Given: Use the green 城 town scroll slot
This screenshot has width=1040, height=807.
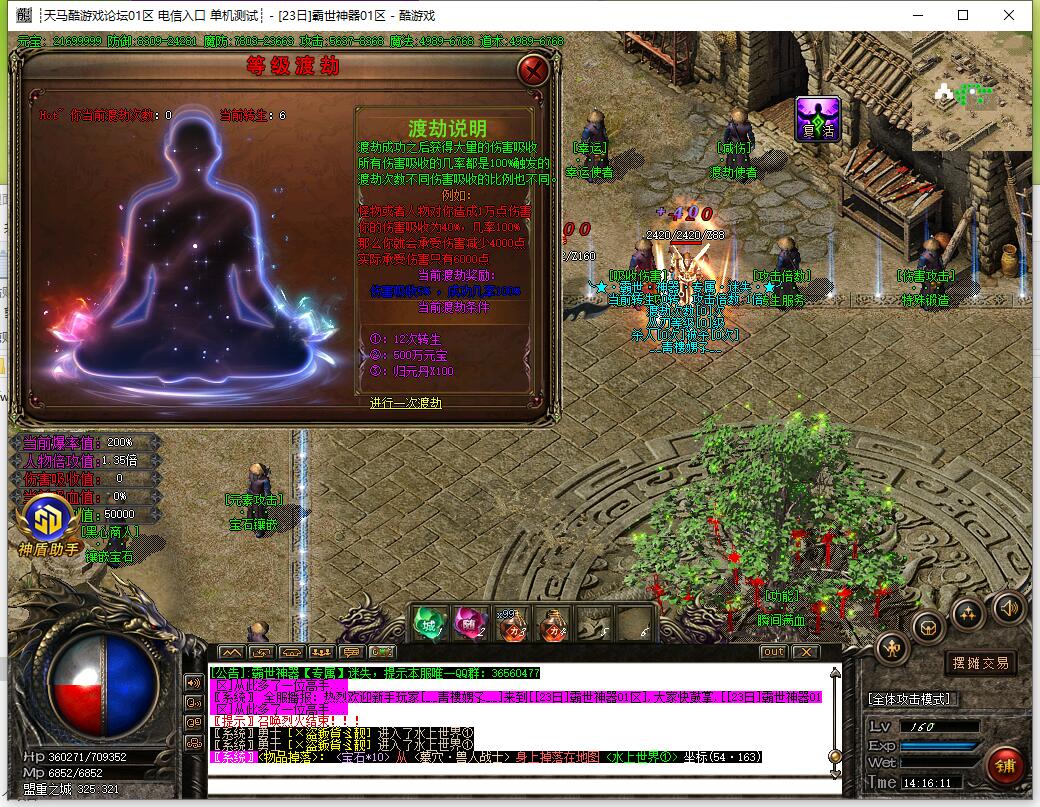Looking at the screenshot, I should tap(429, 623).
